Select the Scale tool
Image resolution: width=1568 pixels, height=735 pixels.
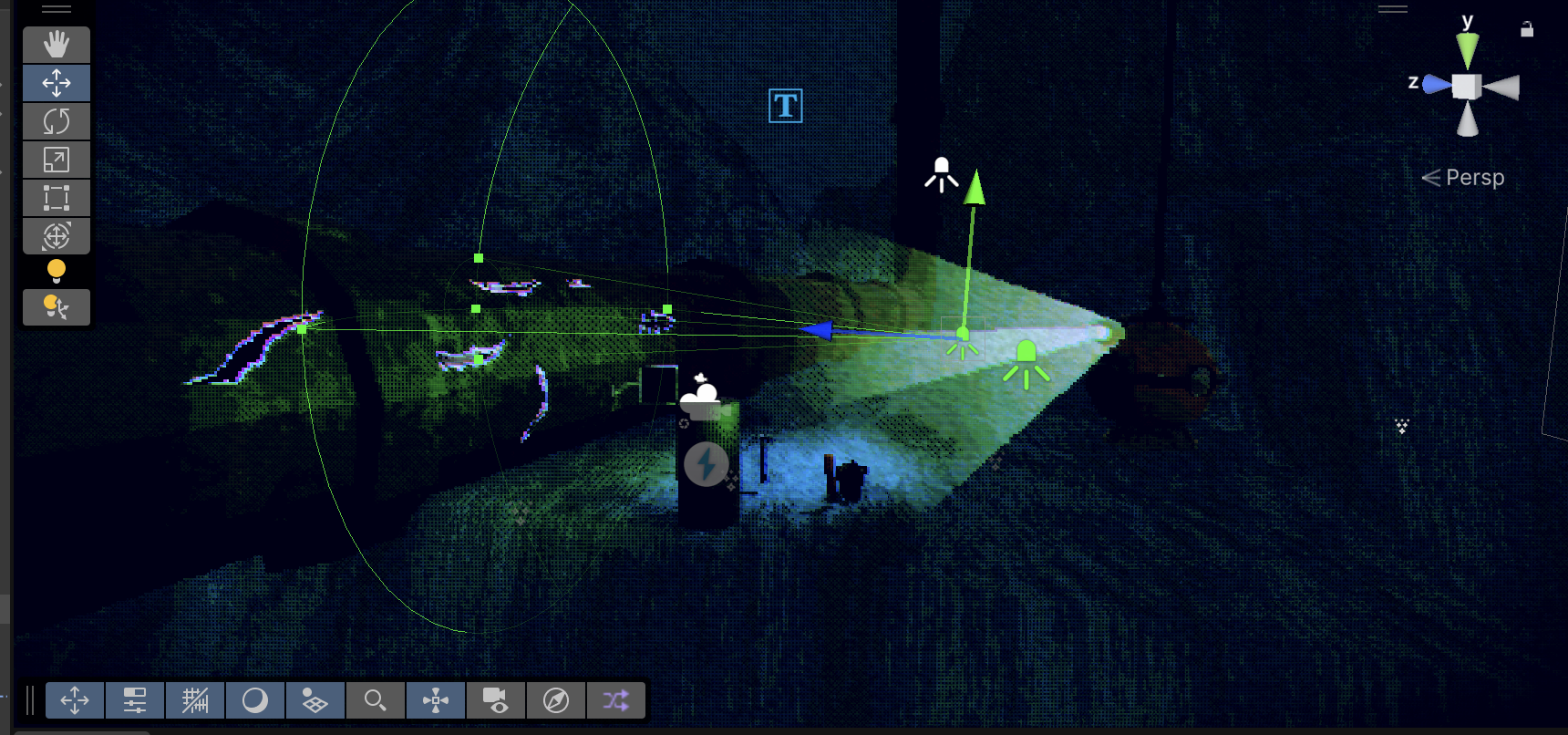click(56, 159)
